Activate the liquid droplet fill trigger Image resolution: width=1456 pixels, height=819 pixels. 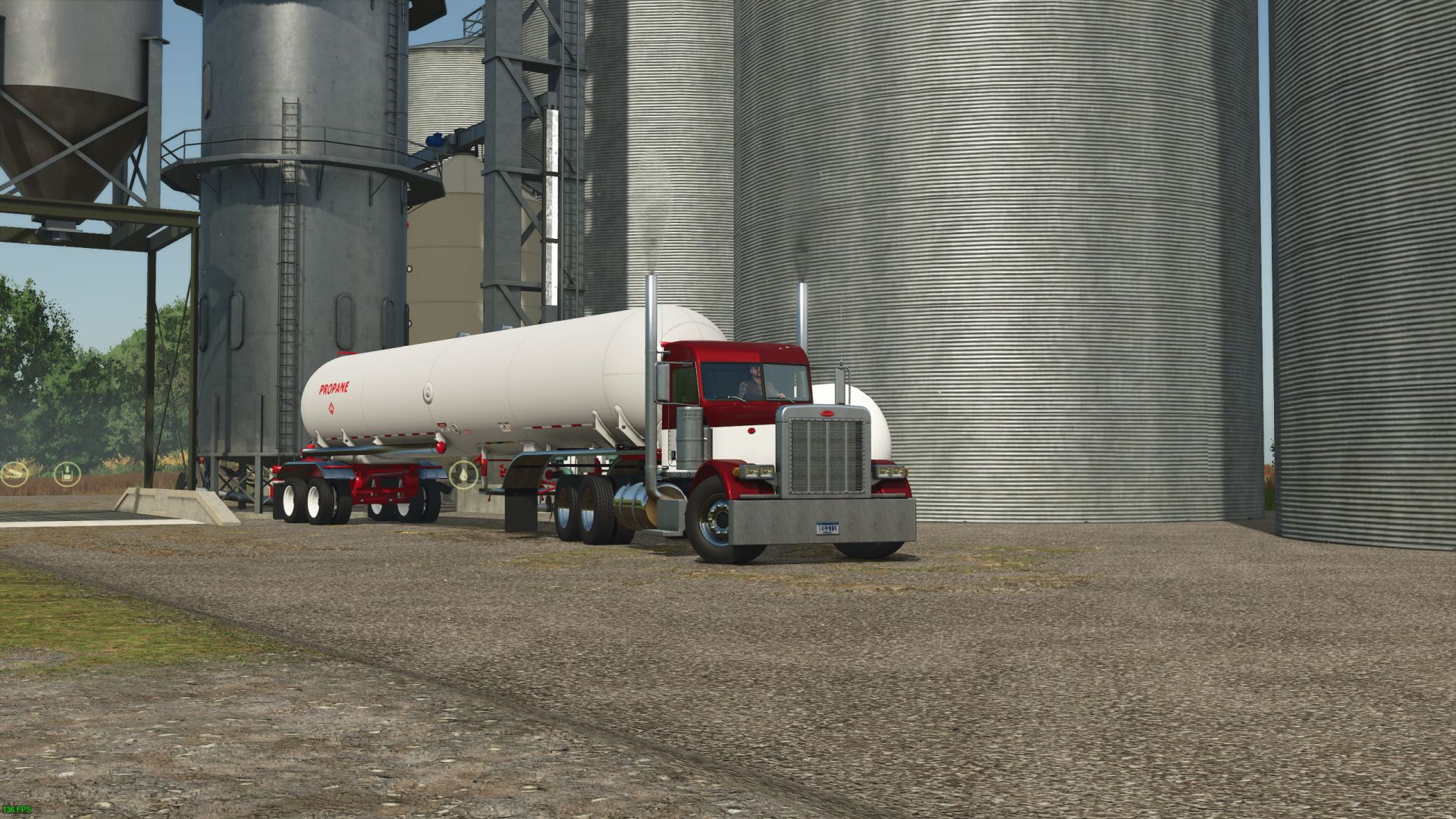point(463,474)
